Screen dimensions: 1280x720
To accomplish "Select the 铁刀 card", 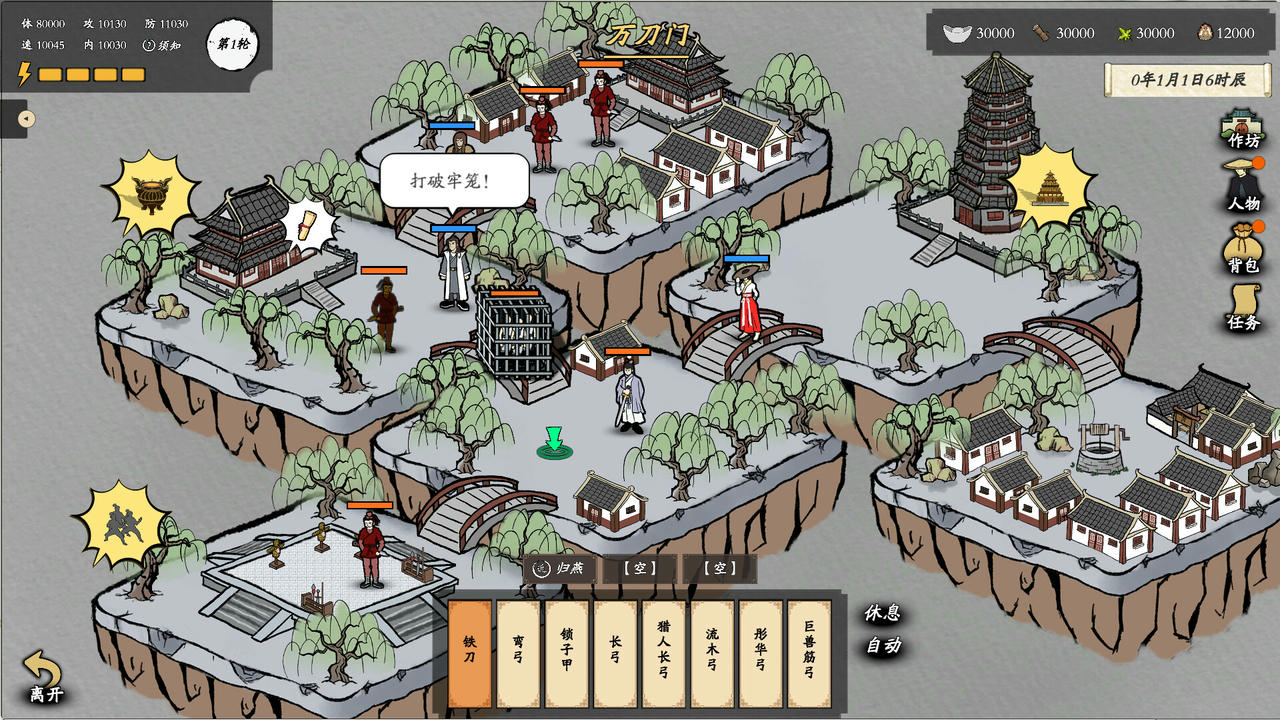I will (470, 654).
